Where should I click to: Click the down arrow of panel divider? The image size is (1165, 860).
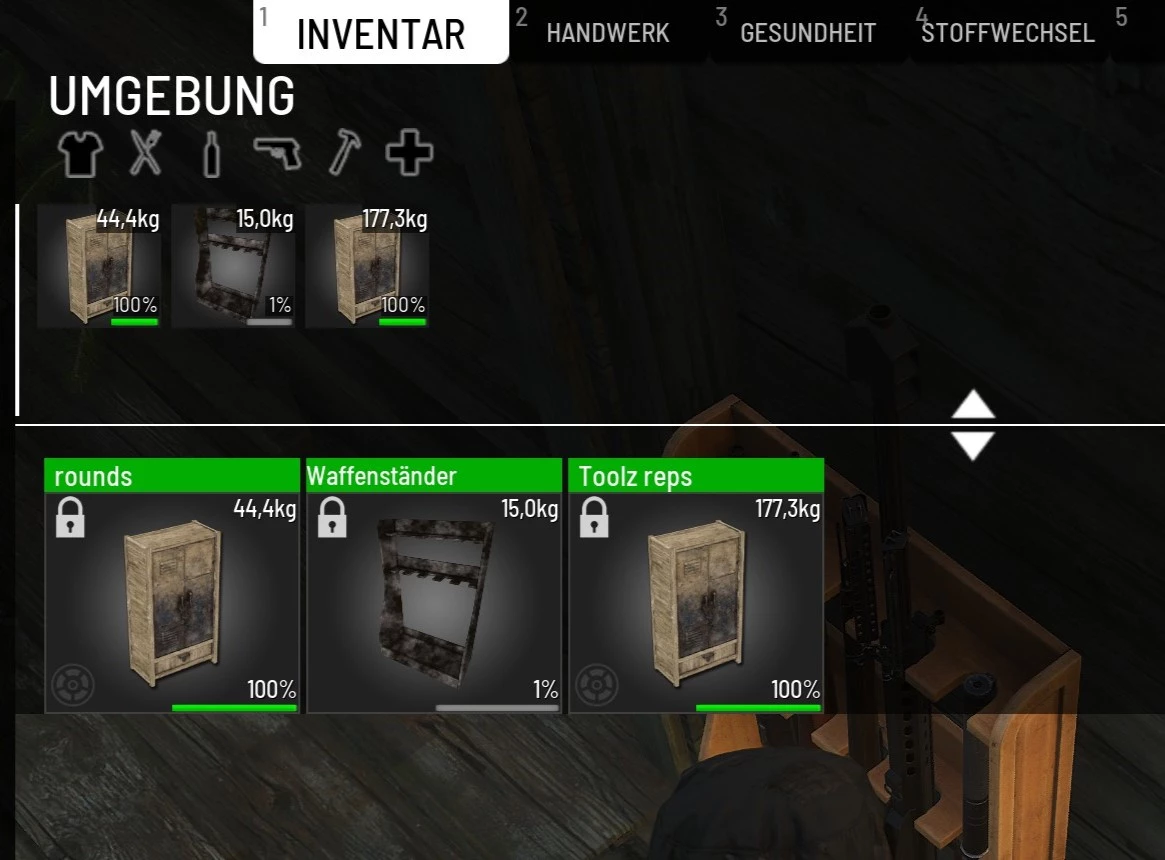(x=973, y=446)
